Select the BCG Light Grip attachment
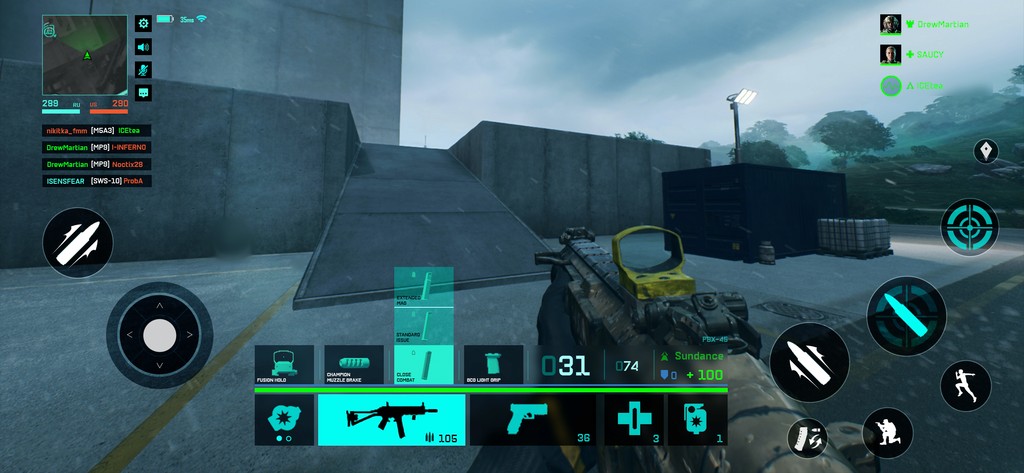The width and height of the screenshot is (1024, 473). [x=494, y=365]
